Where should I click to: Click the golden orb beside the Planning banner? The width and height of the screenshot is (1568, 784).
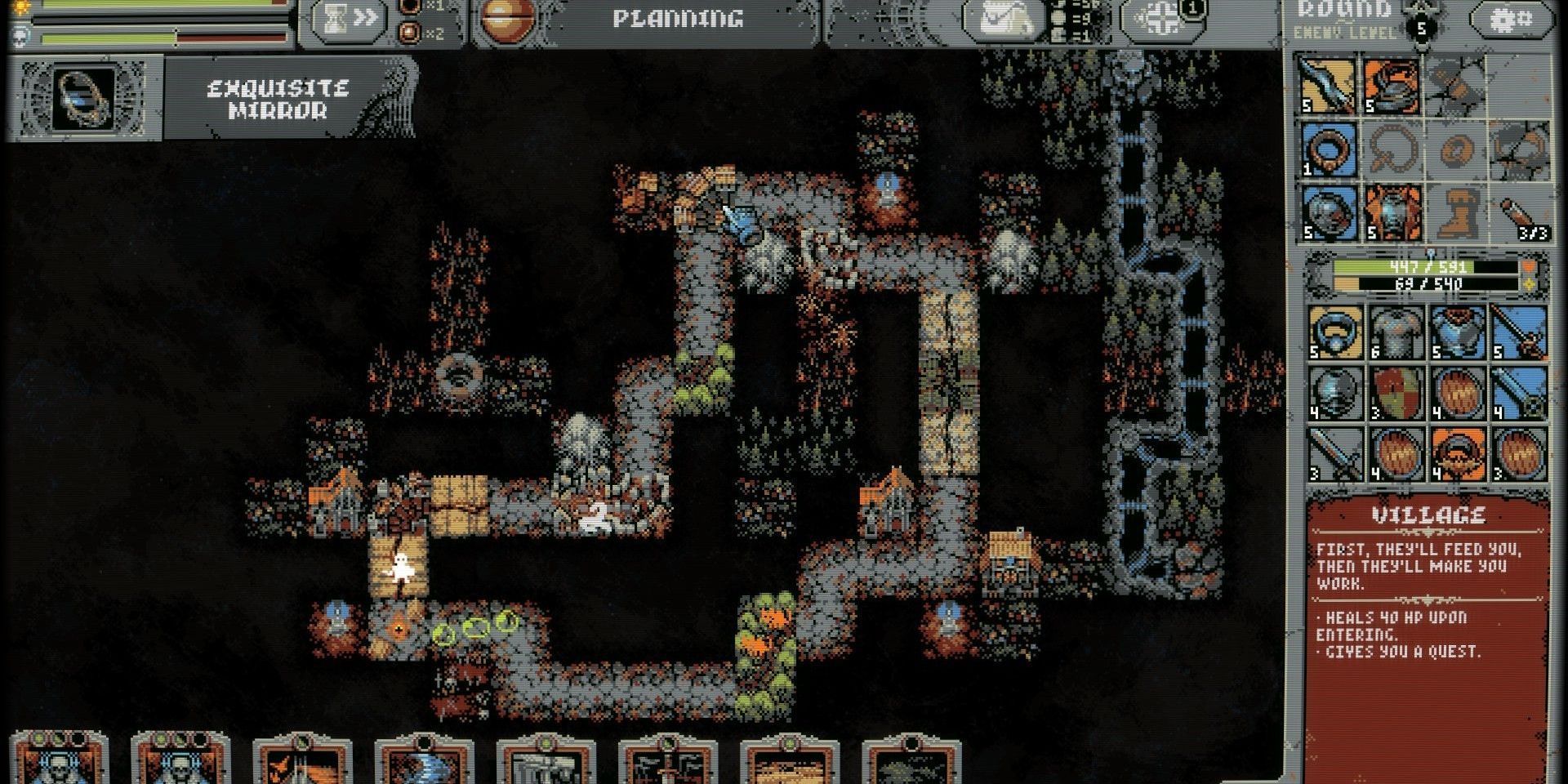510,20
